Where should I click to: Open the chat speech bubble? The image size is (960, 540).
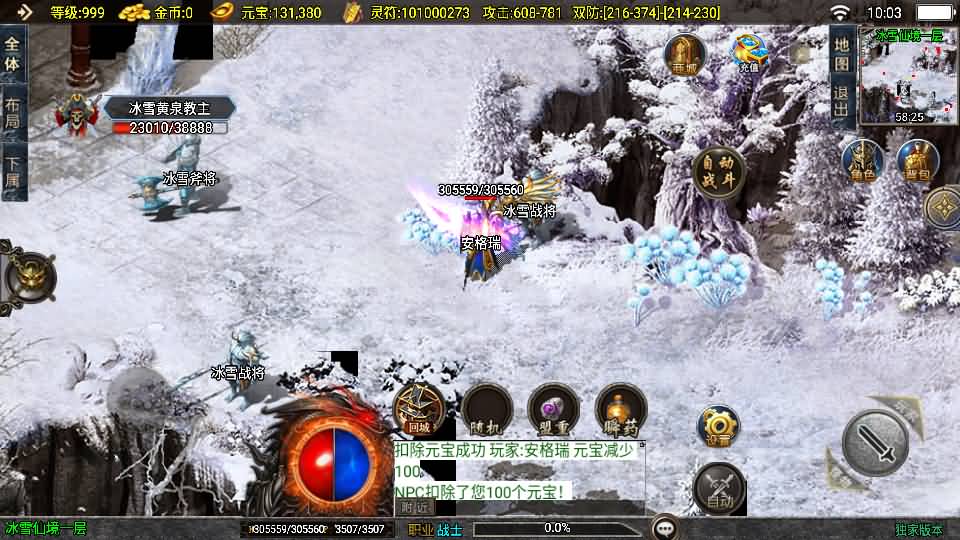(x=664, y=528)
